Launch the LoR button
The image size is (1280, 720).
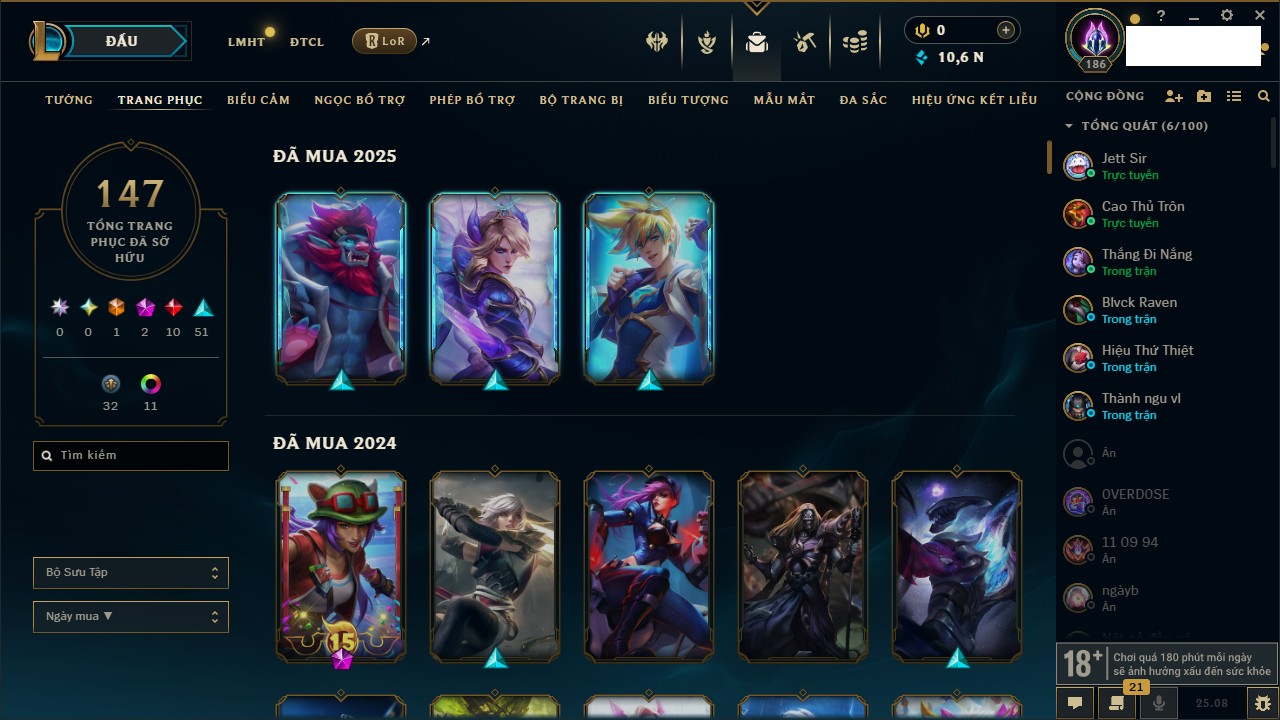[x=384, y=41]
